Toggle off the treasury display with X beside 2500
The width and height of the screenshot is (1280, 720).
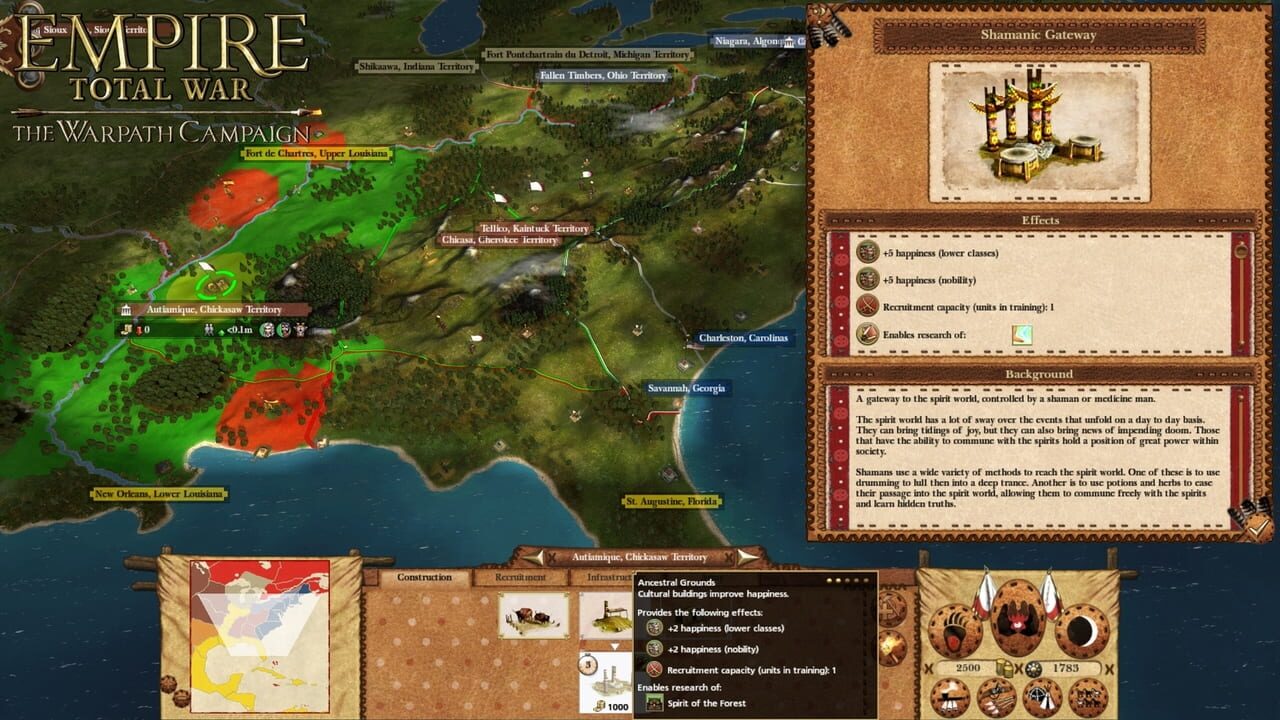(x=927, y=669)
